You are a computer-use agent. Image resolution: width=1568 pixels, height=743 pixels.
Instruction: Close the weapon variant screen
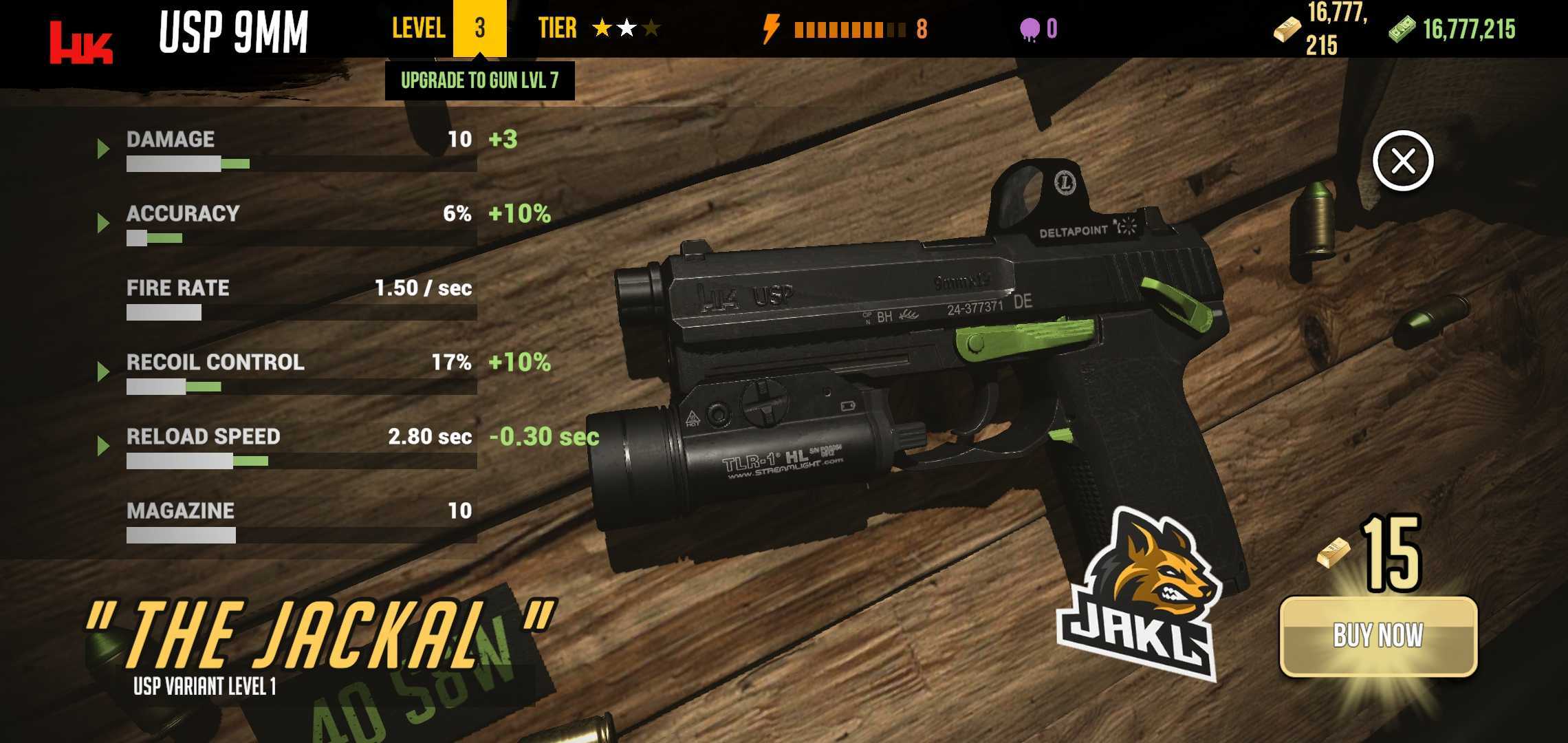coord(1402,161)
